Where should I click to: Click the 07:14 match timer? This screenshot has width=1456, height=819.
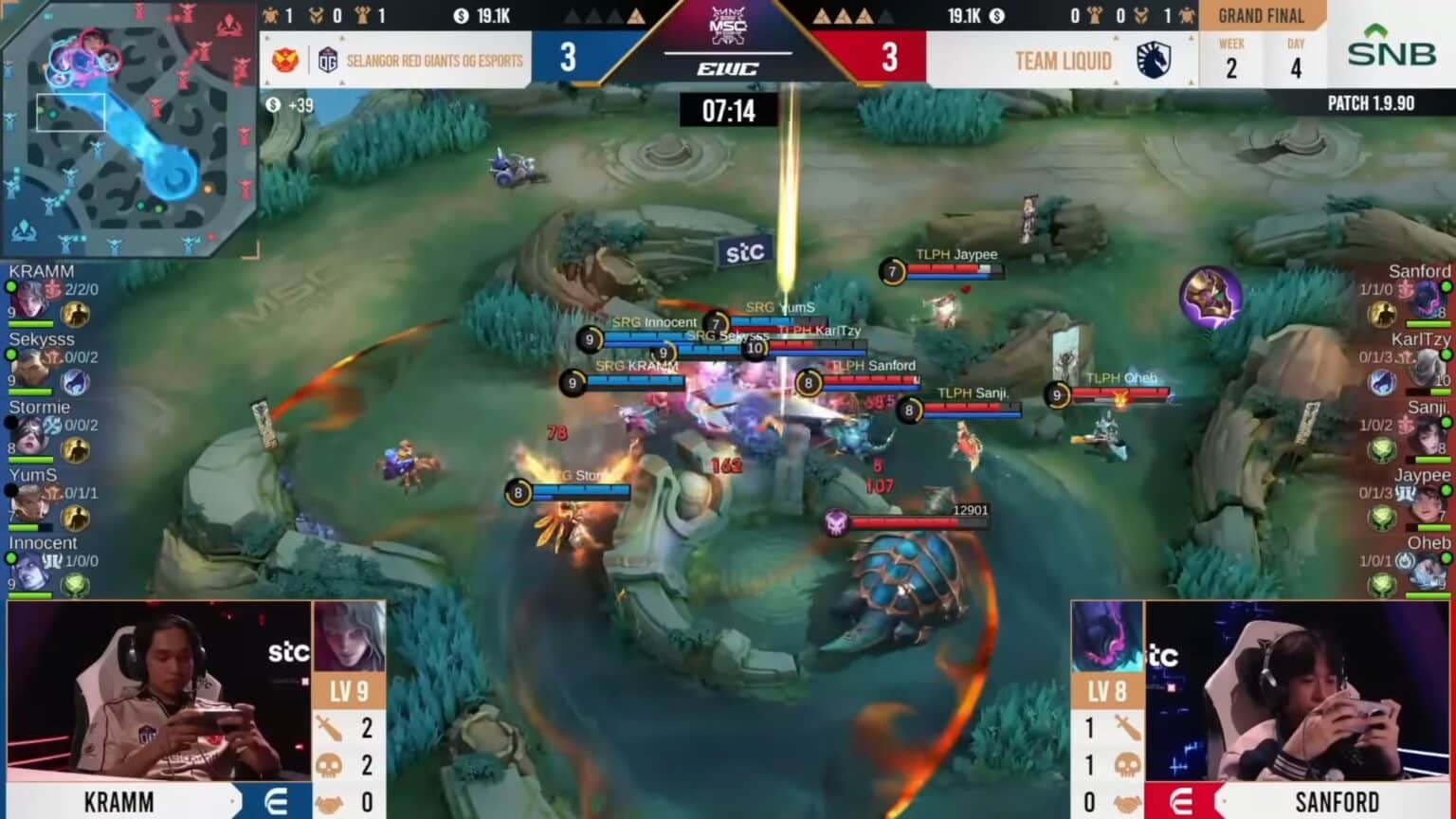(731, 111)
